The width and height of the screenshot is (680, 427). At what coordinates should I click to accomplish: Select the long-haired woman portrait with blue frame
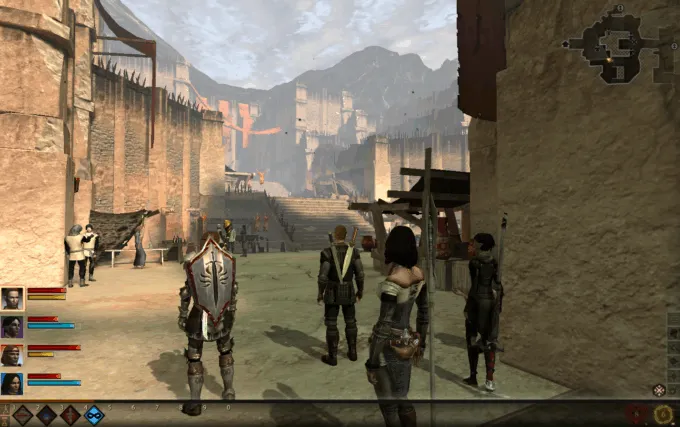pyautogui.click(x=13, y=384)
